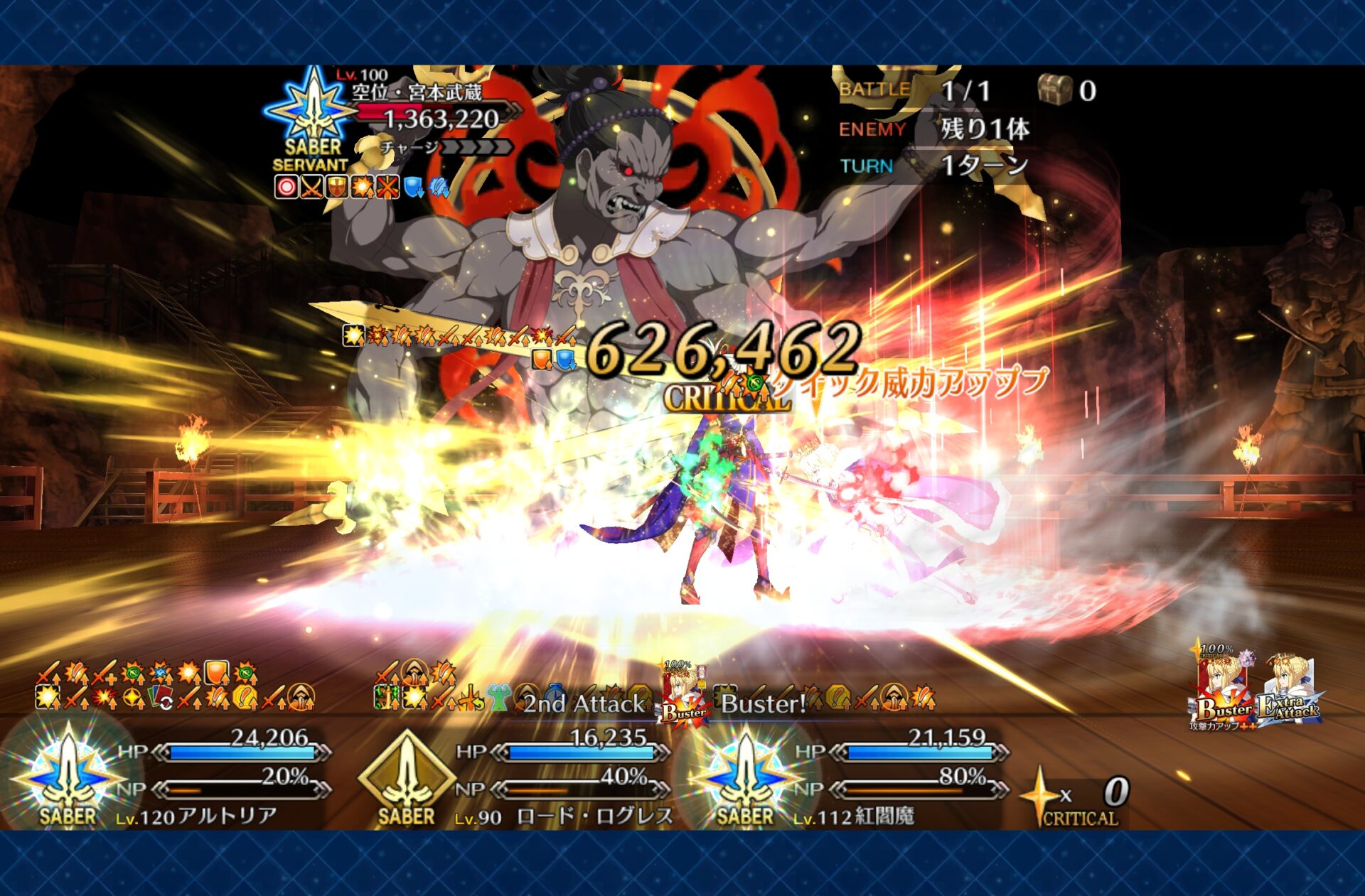Inspect the enemy's buff icon row

pyautogui.click(x=361, y=187)
